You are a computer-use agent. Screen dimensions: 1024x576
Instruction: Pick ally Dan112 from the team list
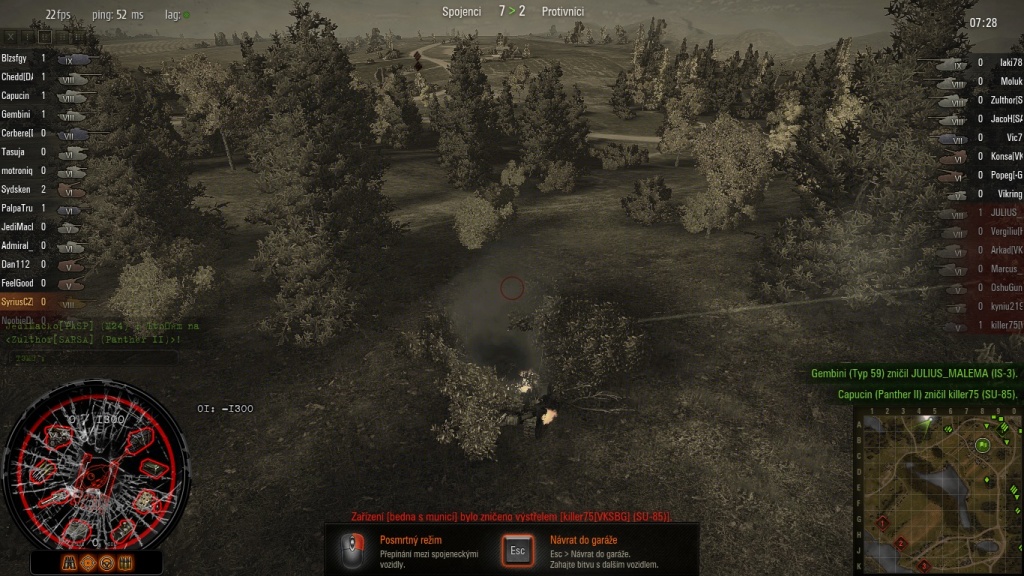pyautogui.click(x=18, y=264)
